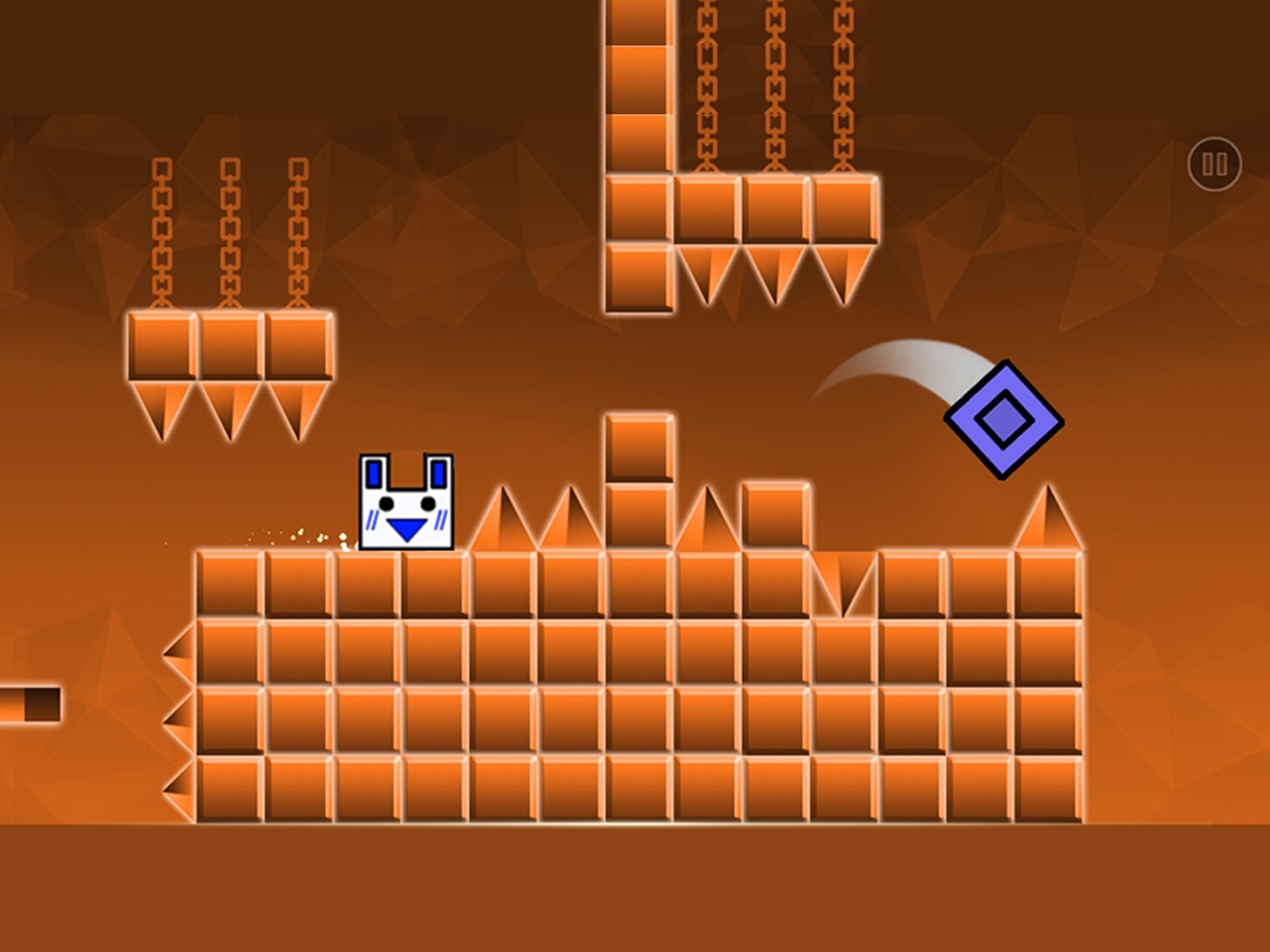Click the pause button in top right corner
Image resolution: width=1270 pixels, height=952 pixels.
1215,165
